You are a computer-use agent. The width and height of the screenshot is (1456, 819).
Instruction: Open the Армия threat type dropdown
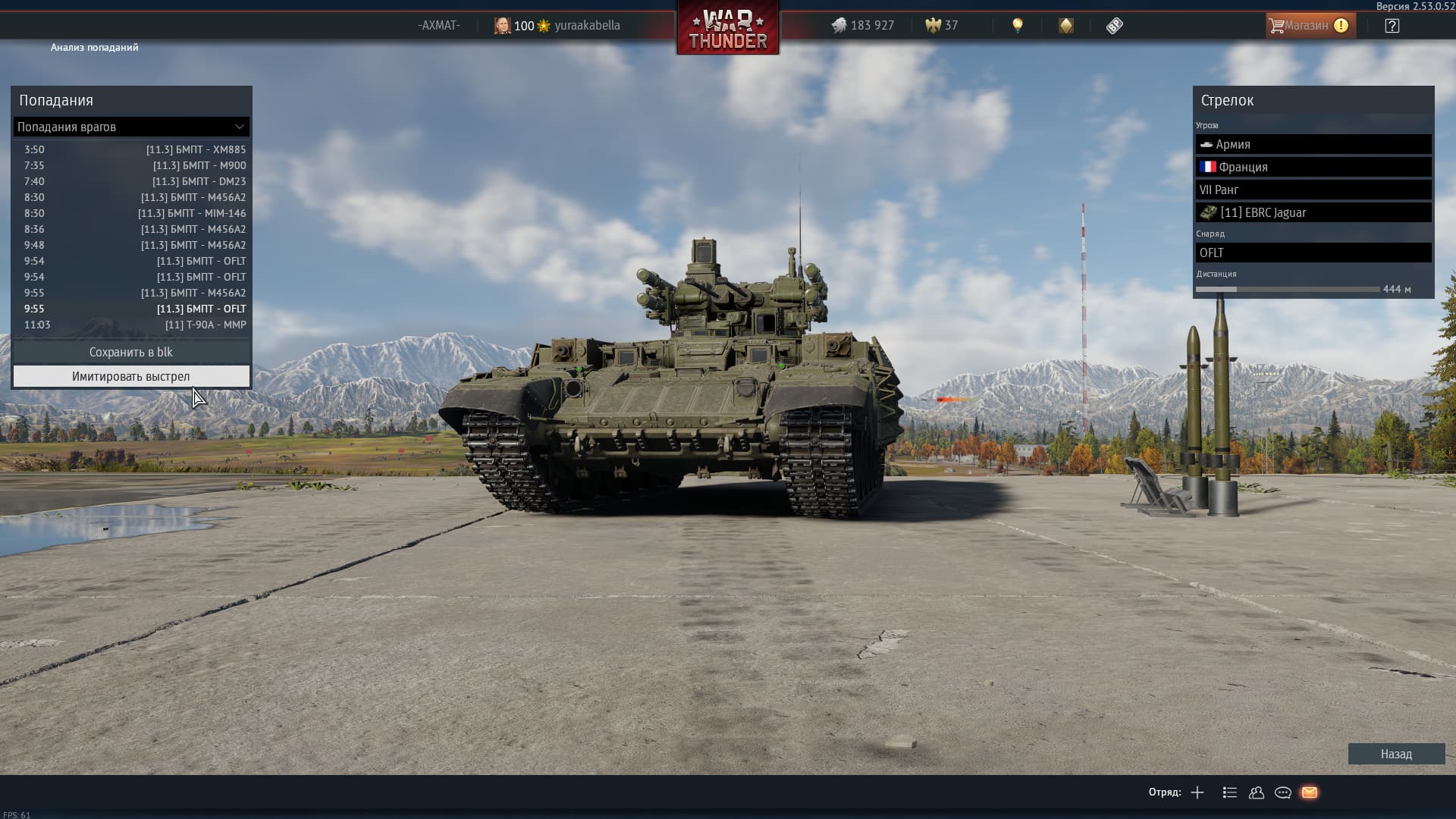[1313, 144]
